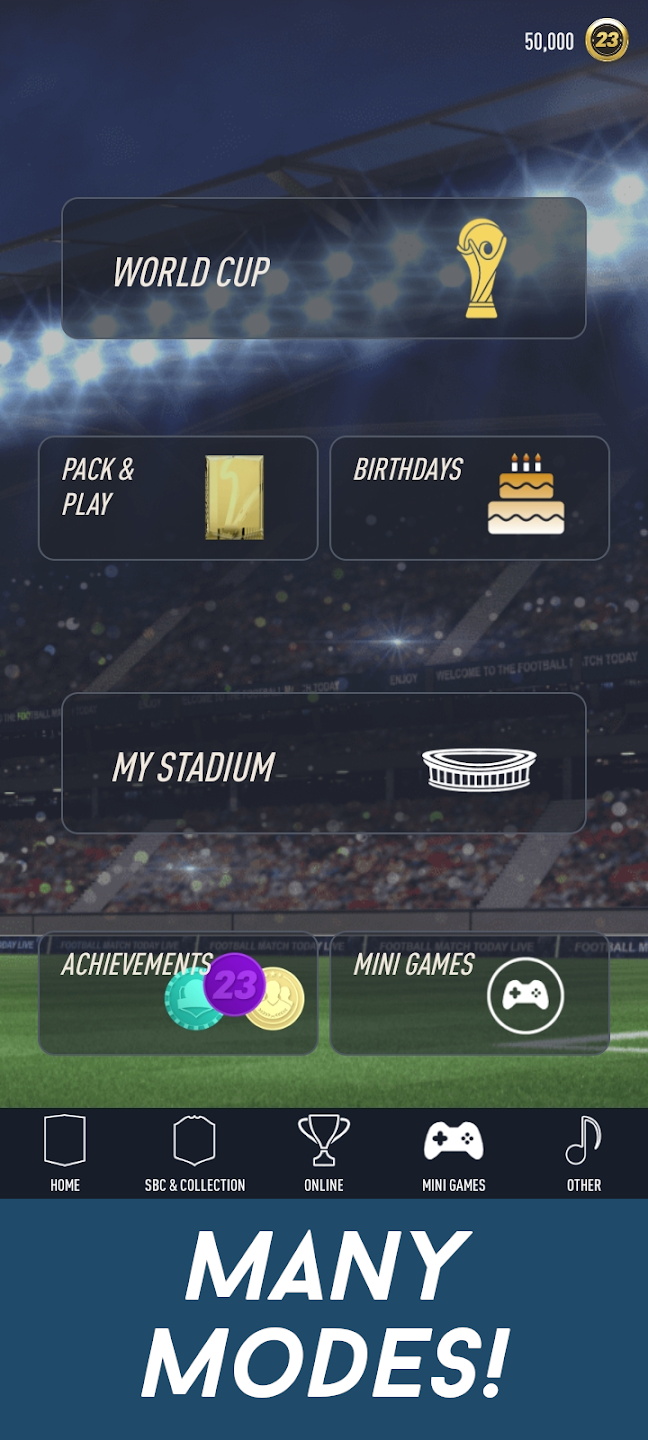Screen dimensions: 648x1440
Task: Show the Other tab with music note
Action: (584, 1154)
